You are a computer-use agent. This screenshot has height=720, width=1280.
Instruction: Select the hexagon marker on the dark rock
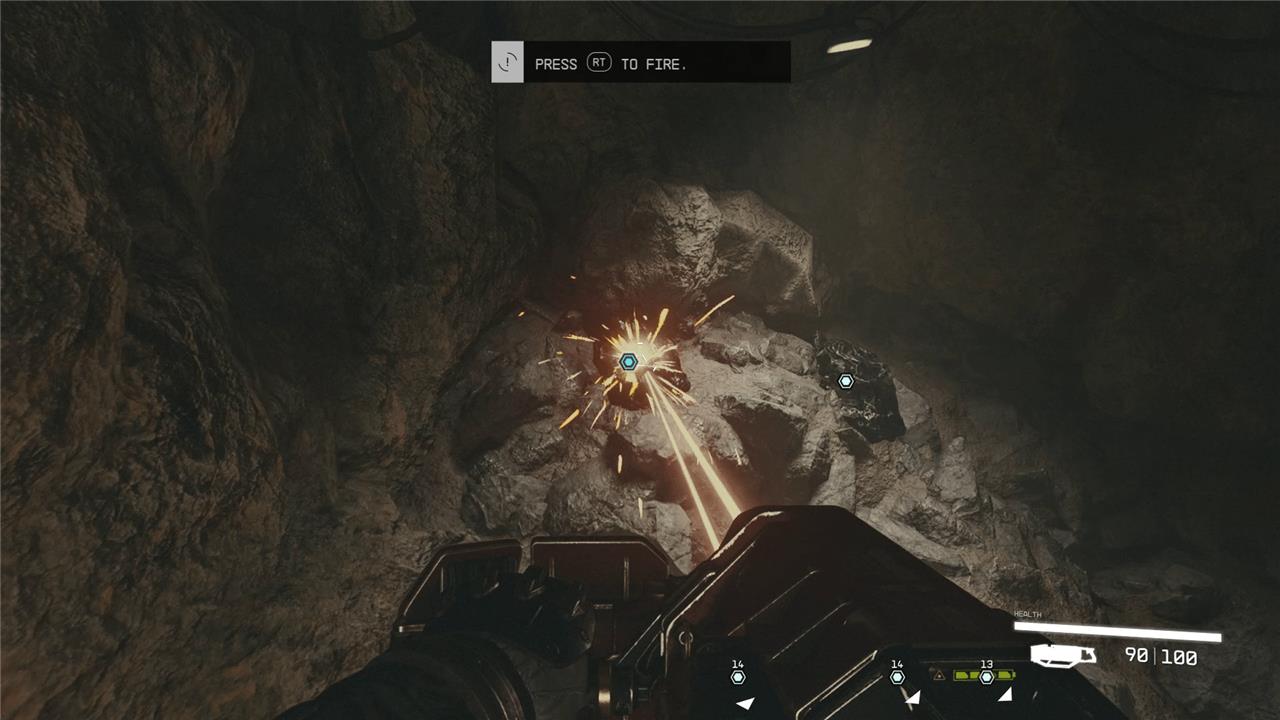(x=846, y=381)
